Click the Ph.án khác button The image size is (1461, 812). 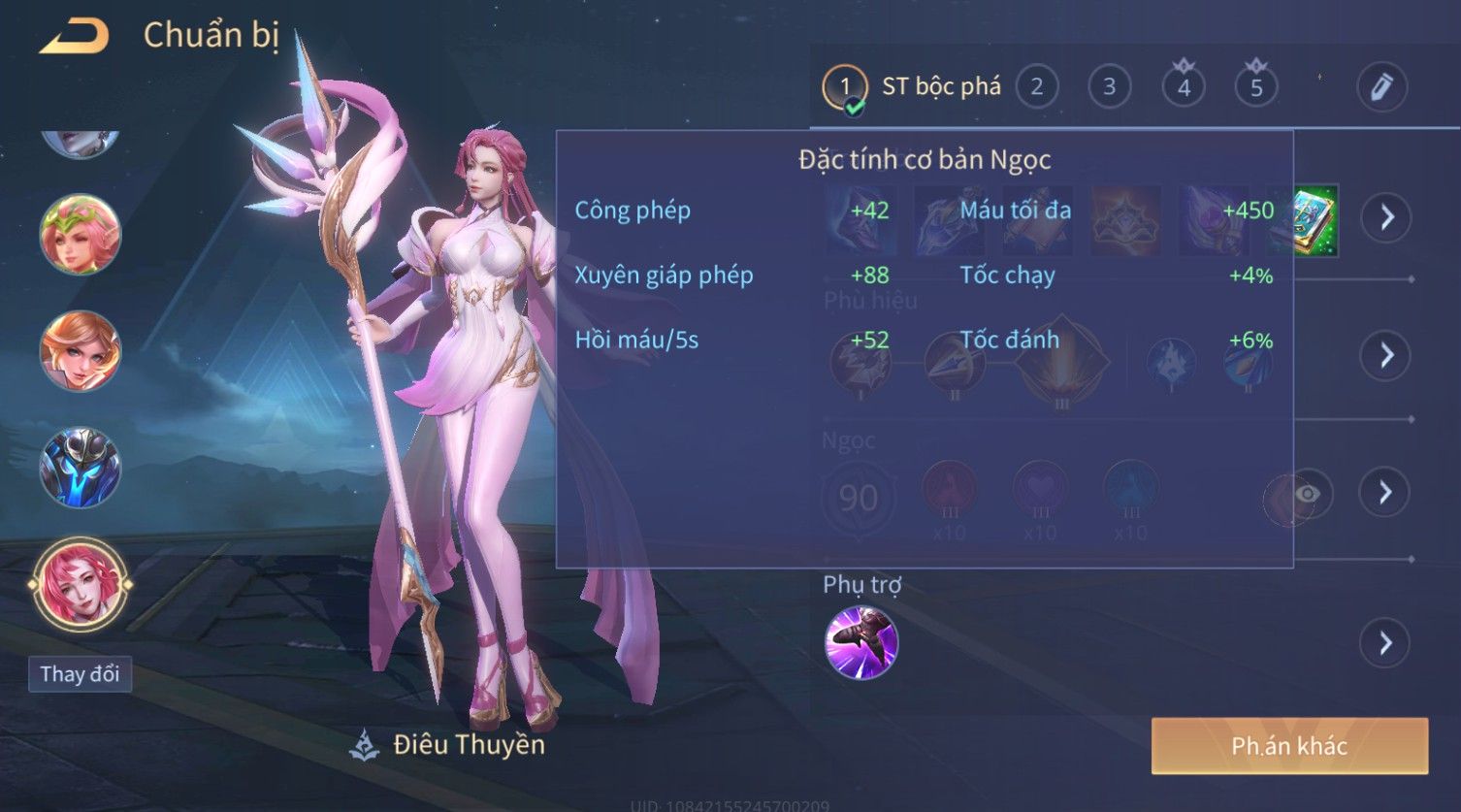coord(1289,745)
